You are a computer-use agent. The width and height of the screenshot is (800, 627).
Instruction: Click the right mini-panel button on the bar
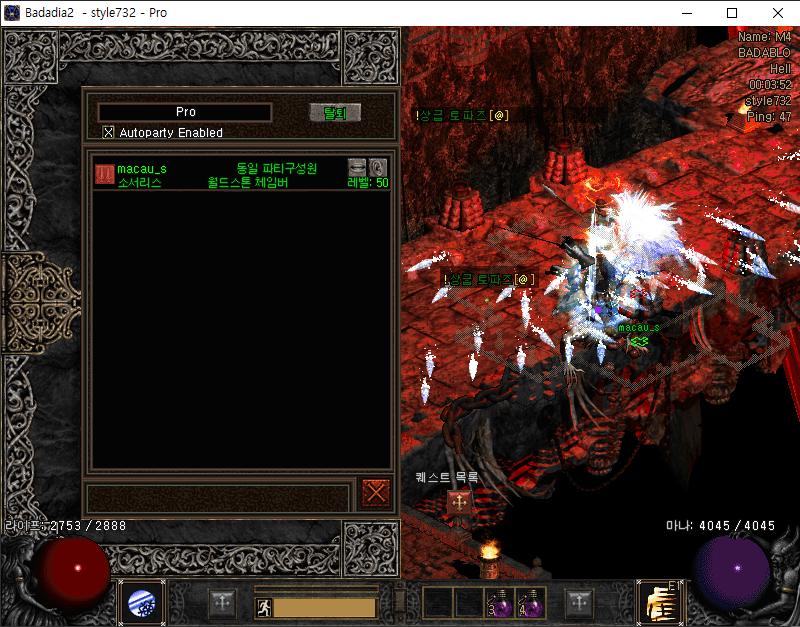click(x=578, y=602)
